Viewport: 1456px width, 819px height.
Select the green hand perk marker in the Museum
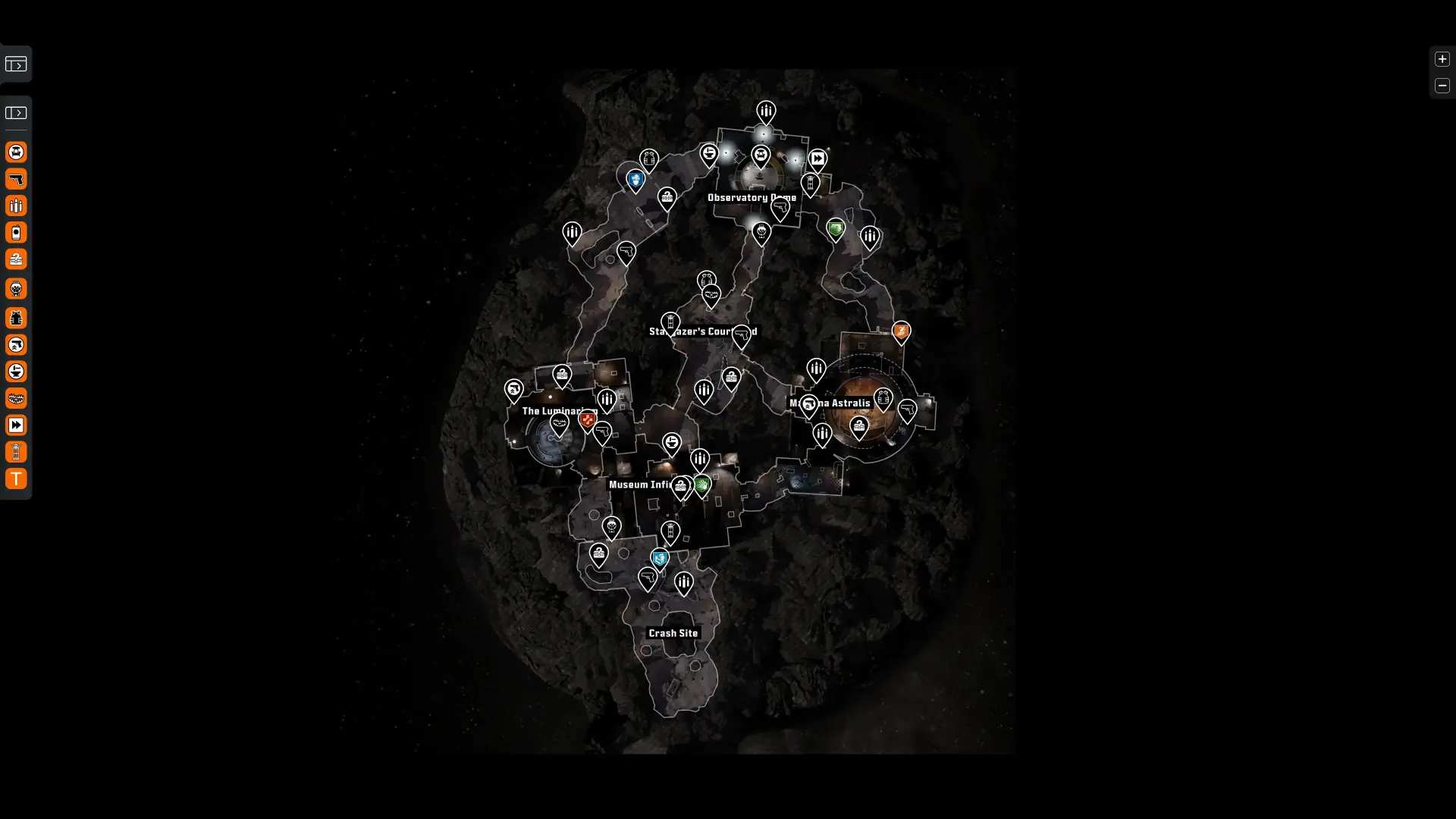(702, 485)
